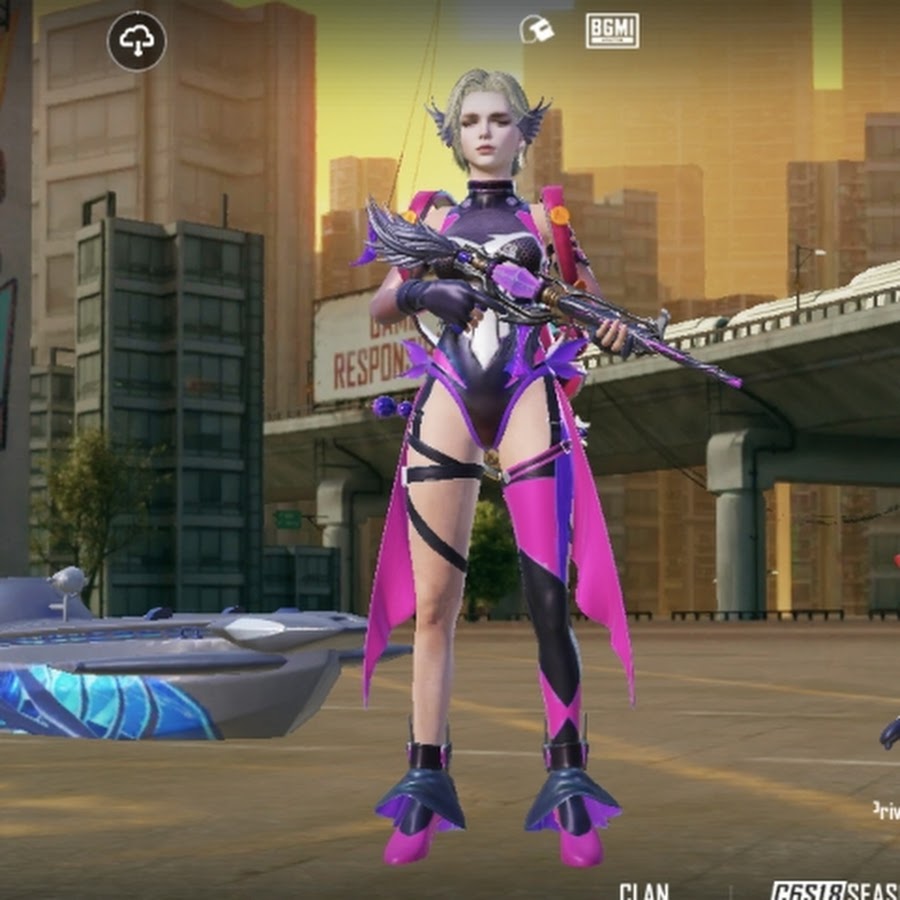
Task: Open the Clan menu
Action: coord(643,890)
